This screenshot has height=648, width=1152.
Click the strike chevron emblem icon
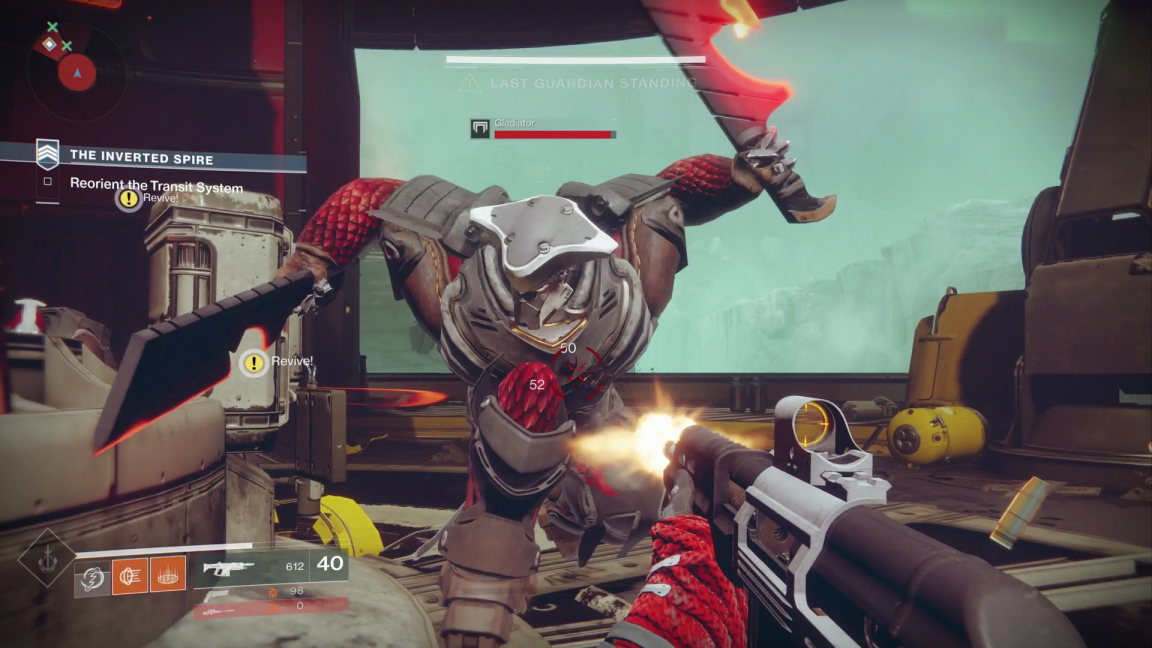coord(47,154)
